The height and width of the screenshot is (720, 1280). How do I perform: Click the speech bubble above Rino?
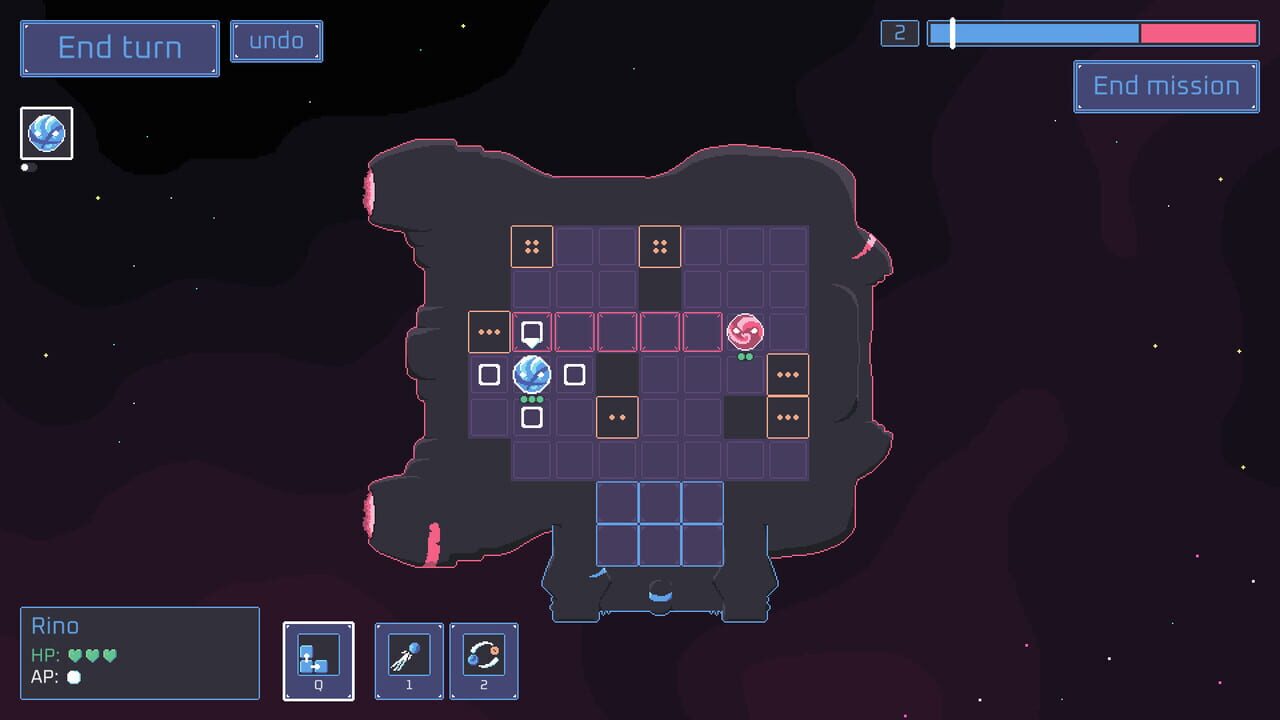click(x=530, y=330)
